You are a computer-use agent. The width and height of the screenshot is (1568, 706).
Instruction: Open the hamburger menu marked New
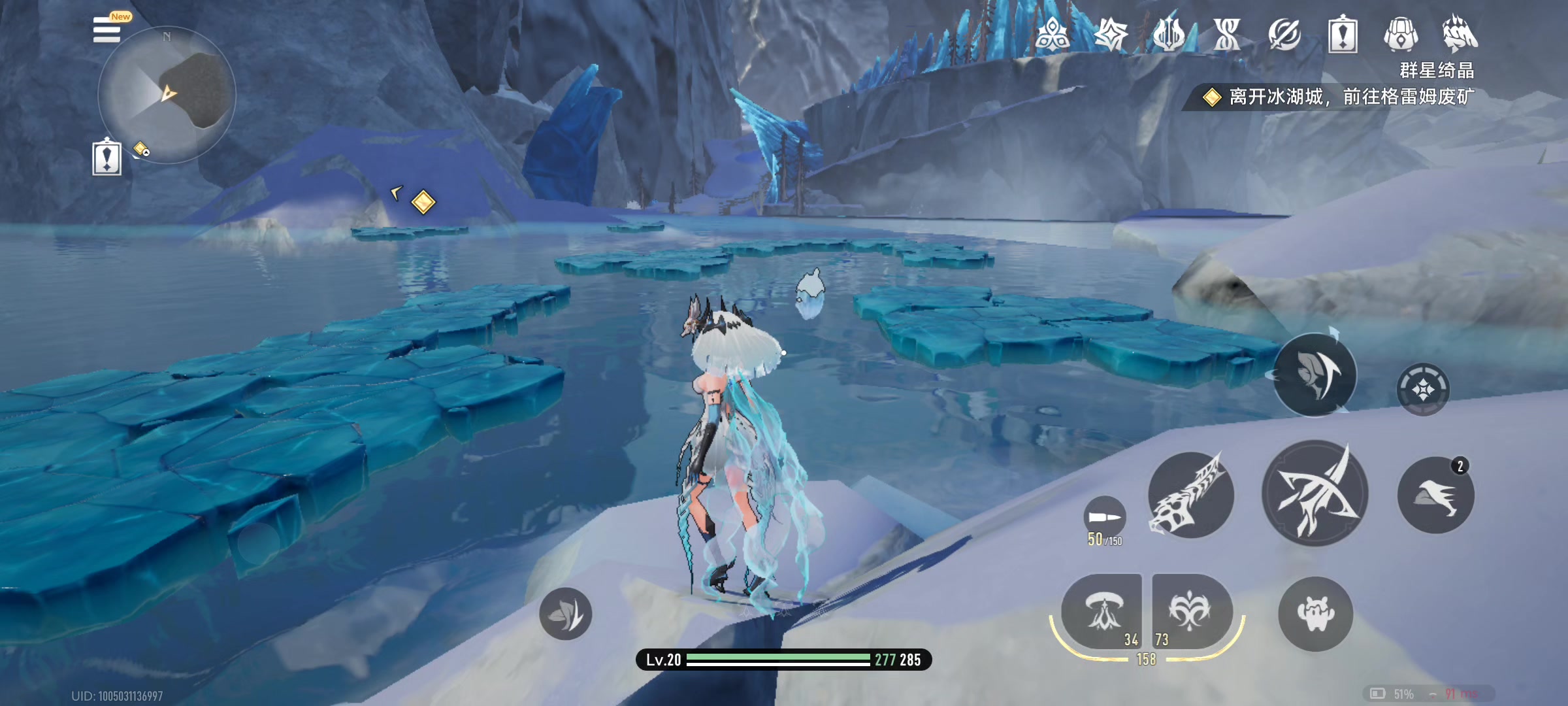click(x=108, y=30)
